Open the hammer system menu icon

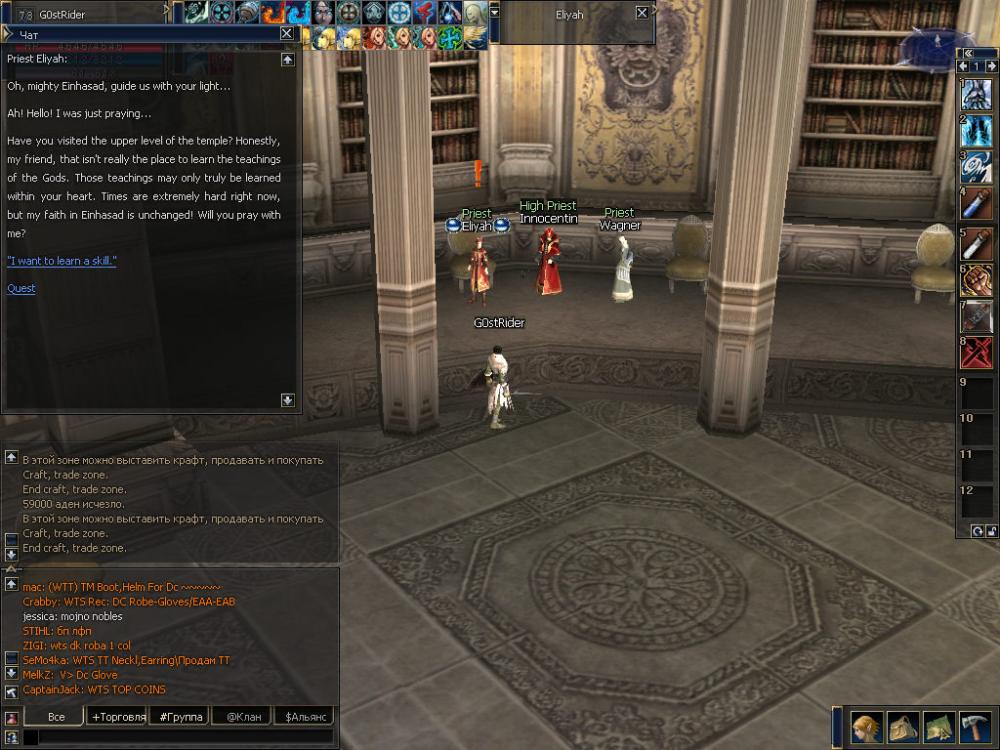(975, 725)
